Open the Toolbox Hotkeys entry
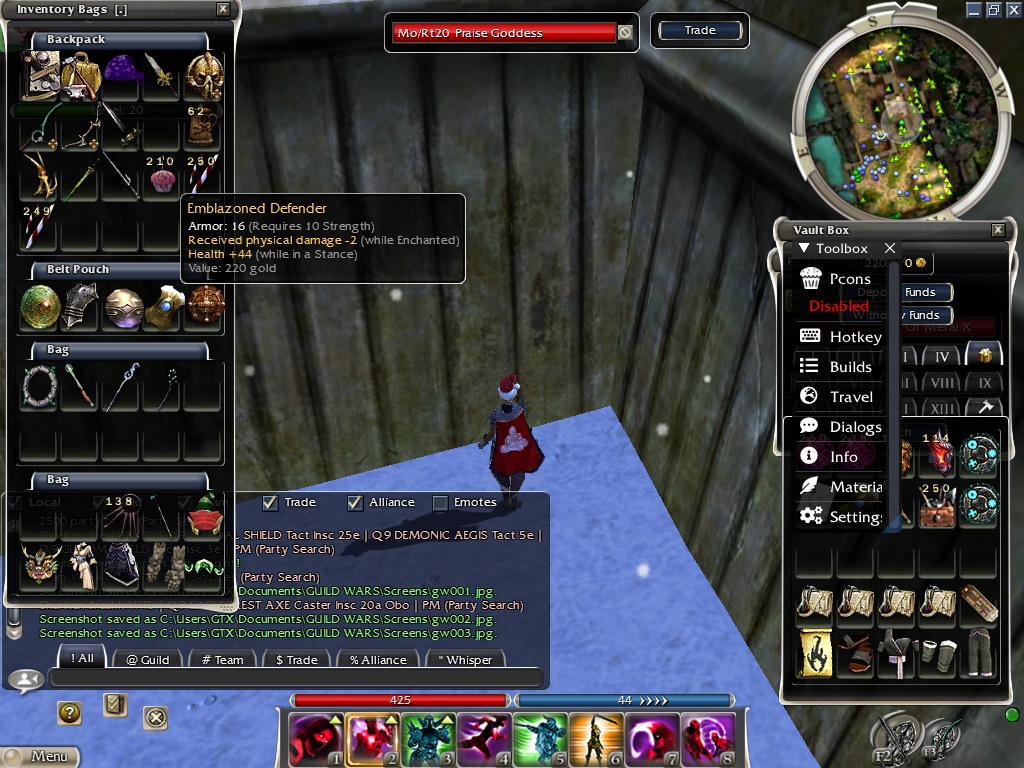This screenshot has height=768, width=1024. (x=854, y=337)
